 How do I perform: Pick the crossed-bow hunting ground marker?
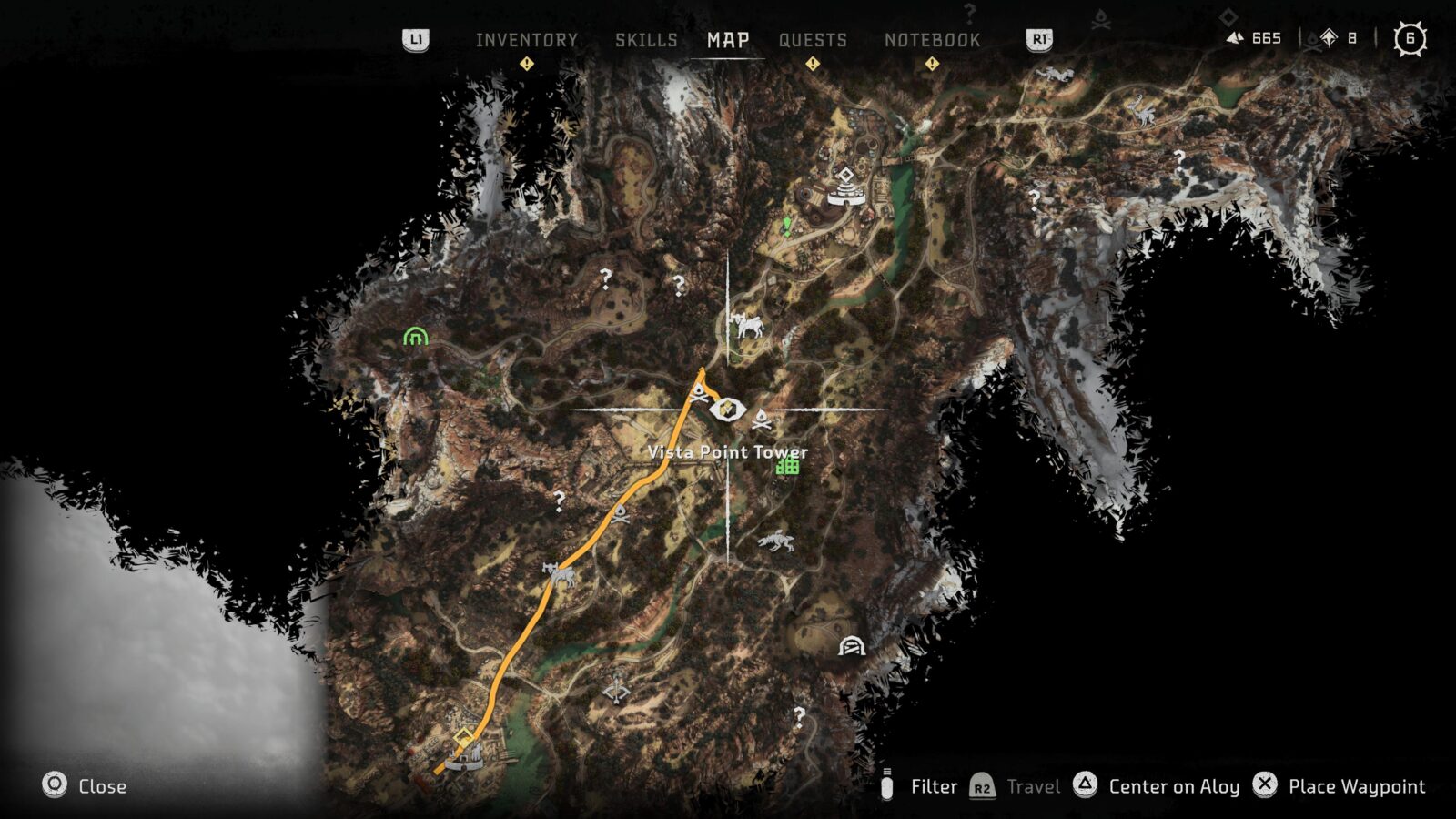point(617,690)
